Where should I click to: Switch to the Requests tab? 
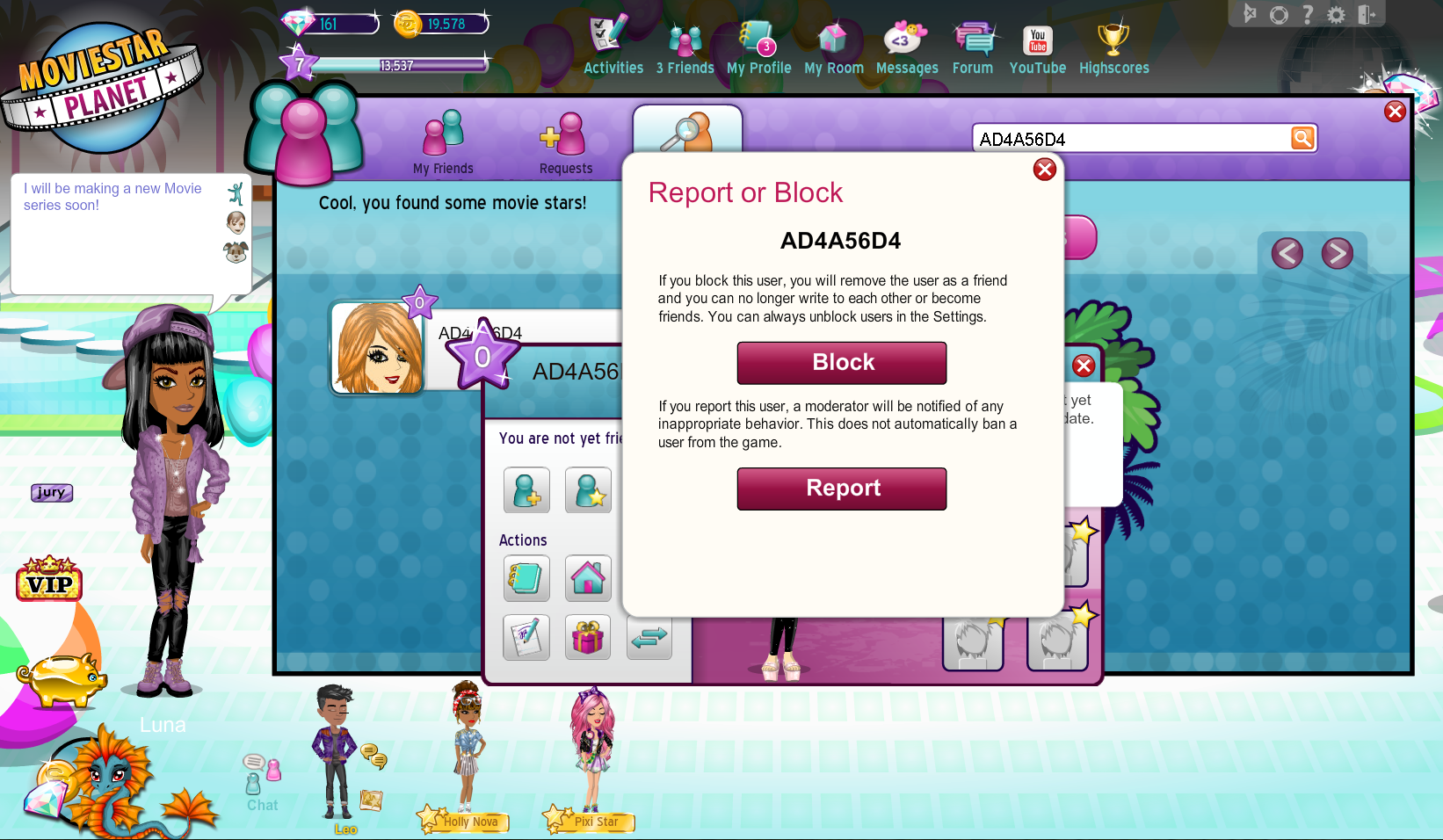(565, 142)
